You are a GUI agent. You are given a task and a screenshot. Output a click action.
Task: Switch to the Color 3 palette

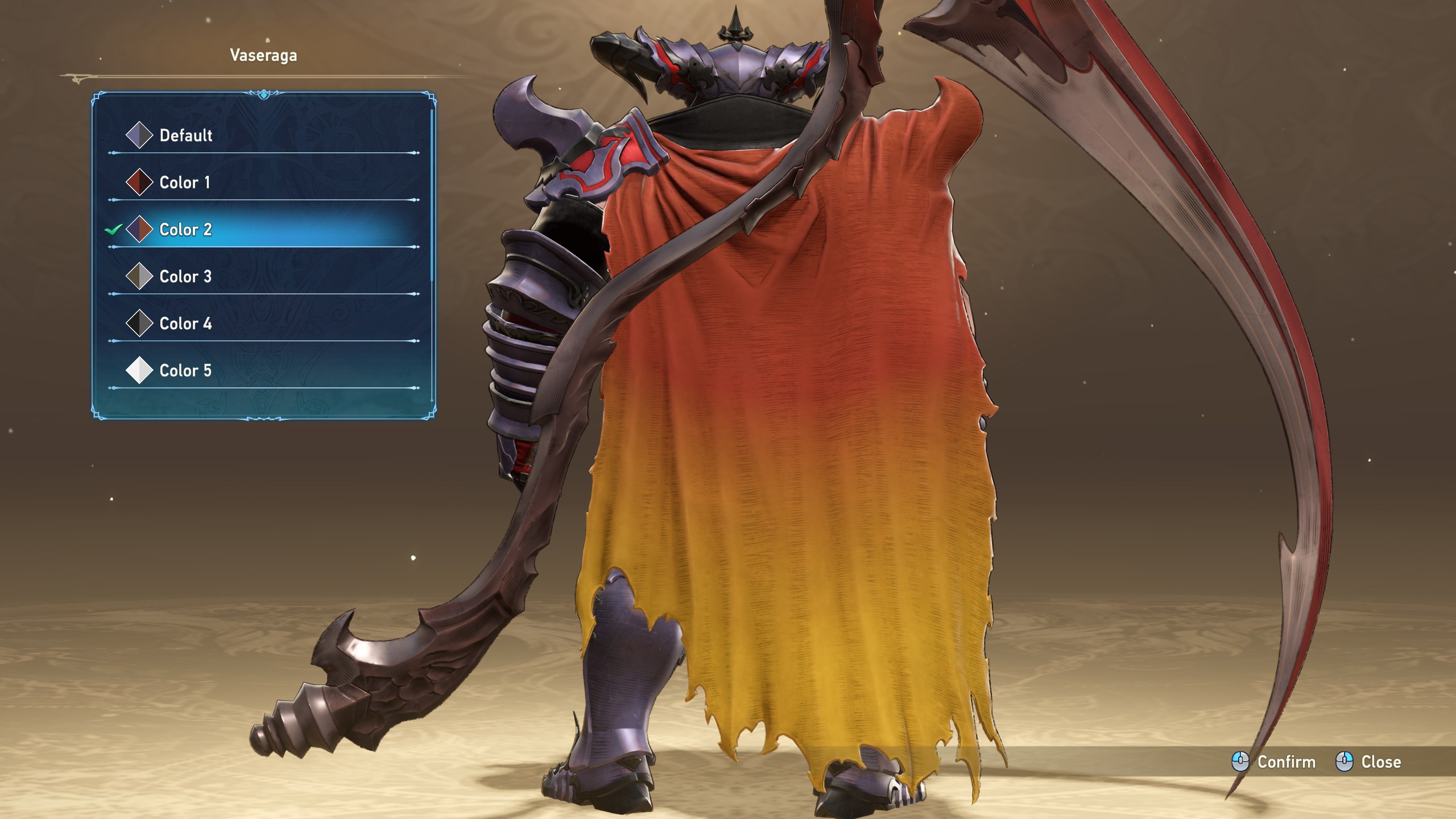(185, 277)
